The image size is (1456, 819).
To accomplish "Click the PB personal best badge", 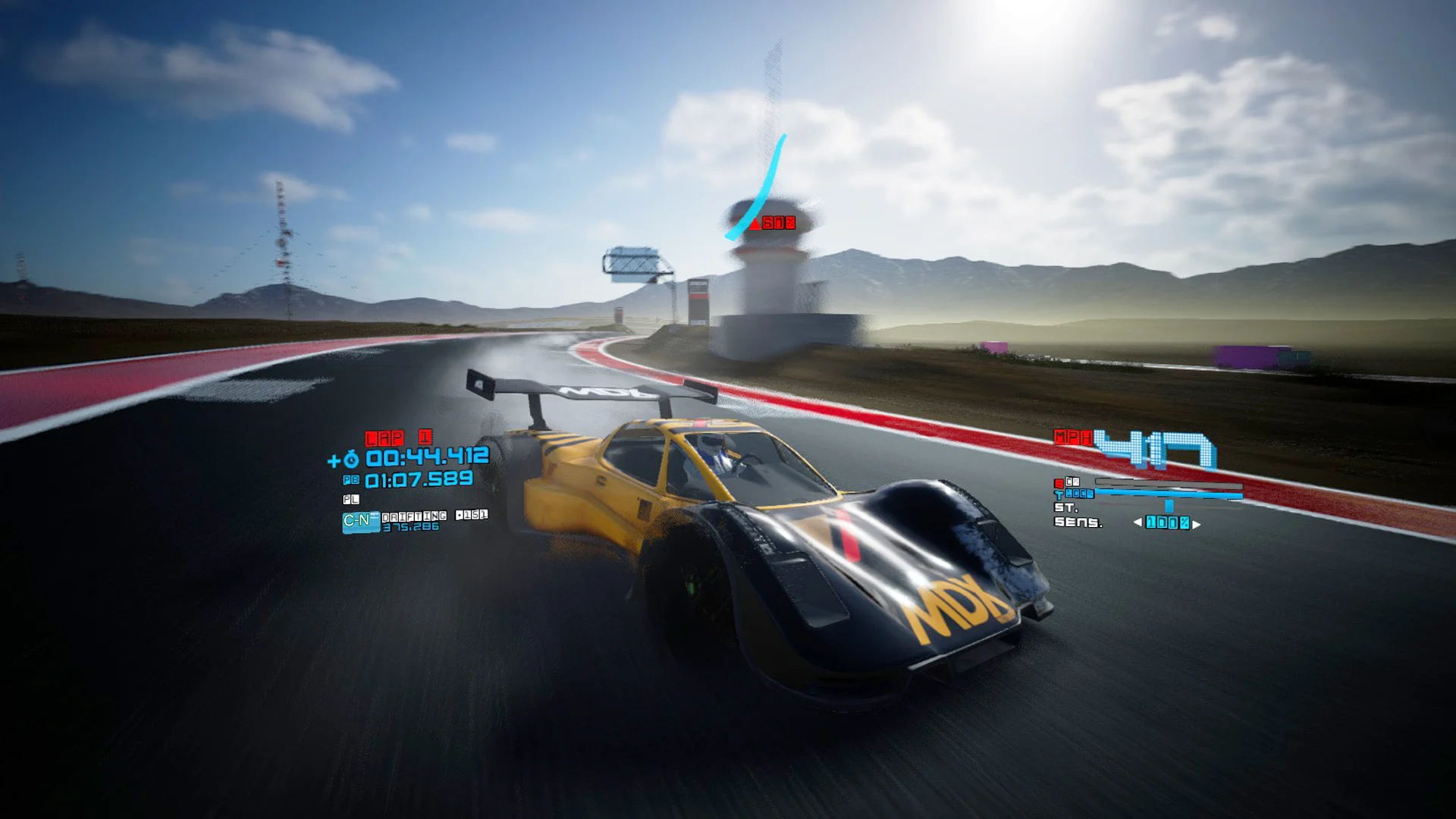I will (351, 479).
